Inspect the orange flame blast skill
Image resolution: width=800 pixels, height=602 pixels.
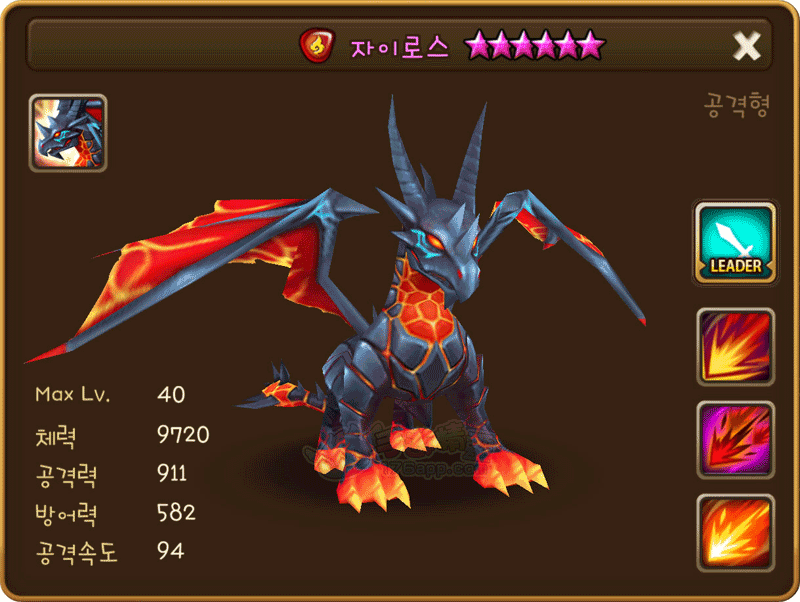(x=736, y=532)
